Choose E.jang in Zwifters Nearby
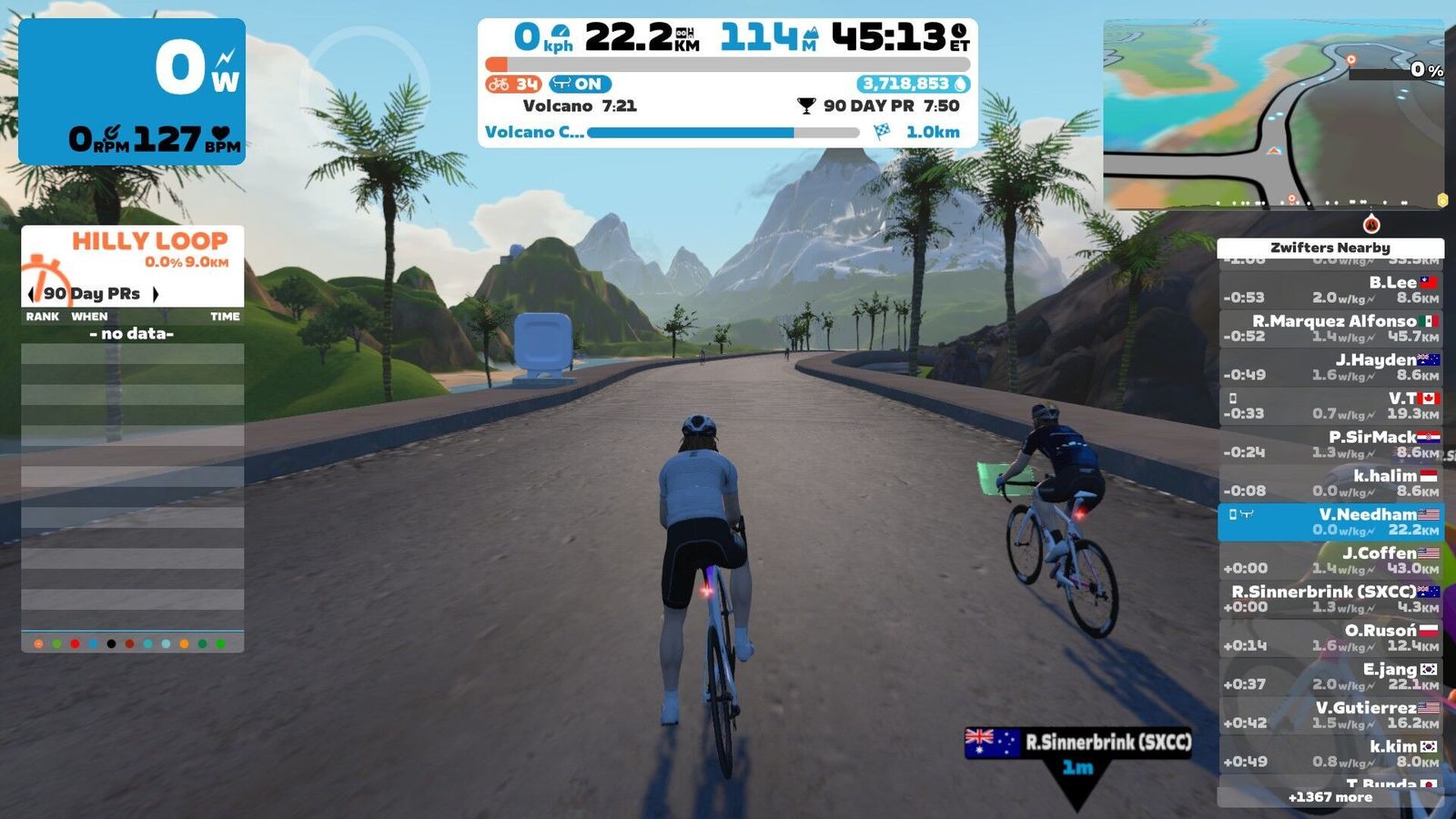This screenshot has width=1456, height=819. coord(1330,676)
